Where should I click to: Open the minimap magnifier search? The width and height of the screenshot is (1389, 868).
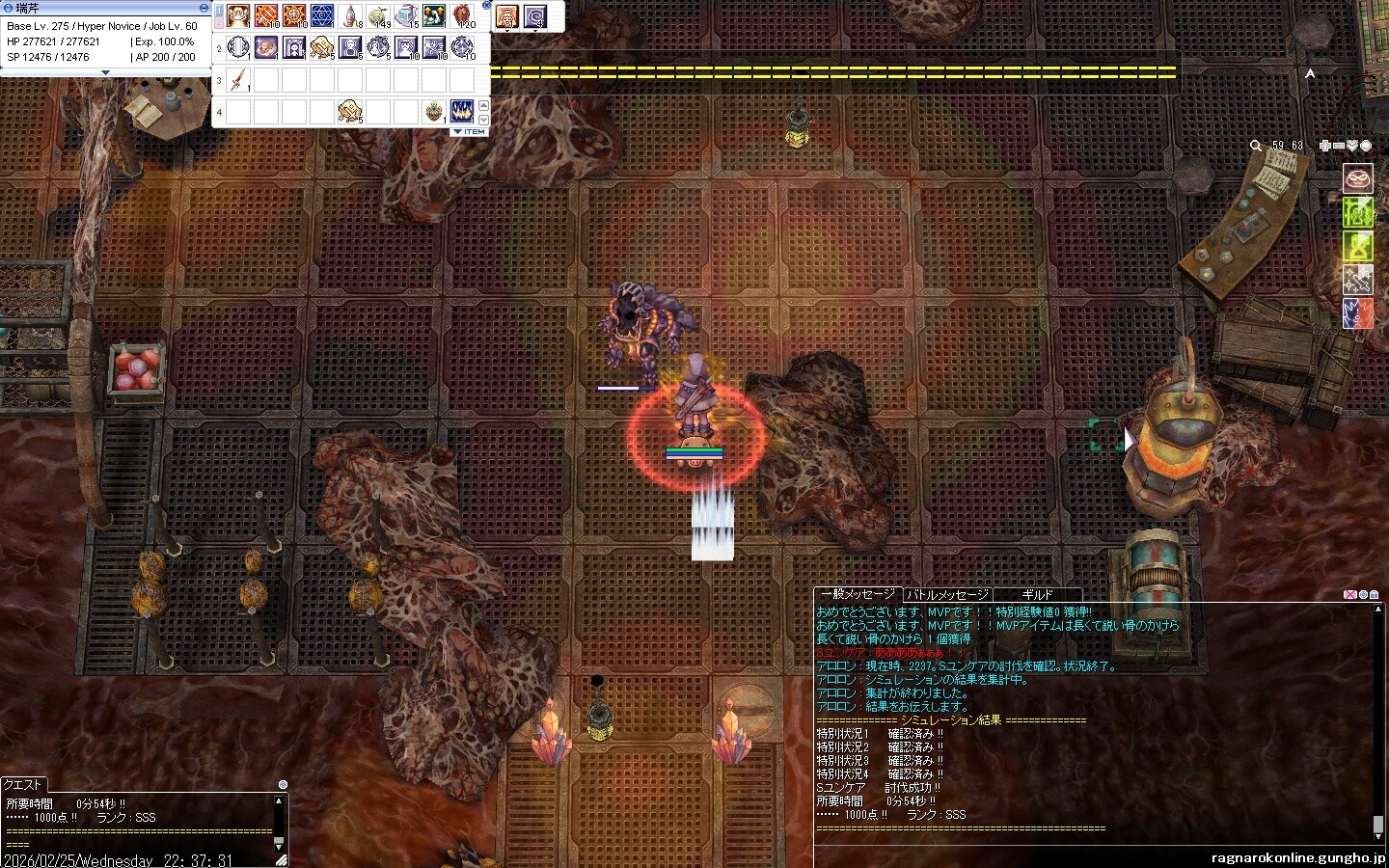pyautogui.click(x=1255, y=146)
